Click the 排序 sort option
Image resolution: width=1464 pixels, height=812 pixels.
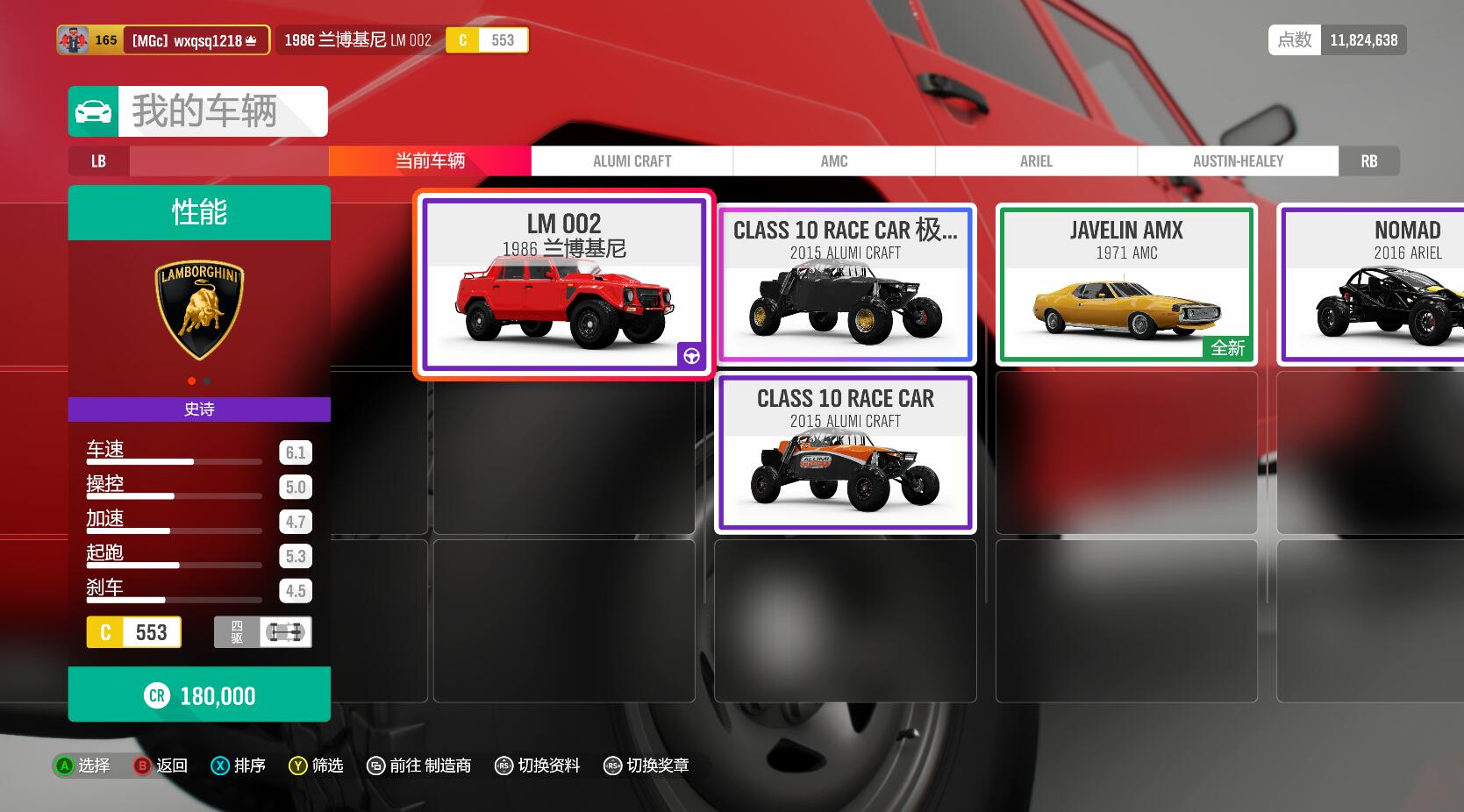click(x=239, y=766)
